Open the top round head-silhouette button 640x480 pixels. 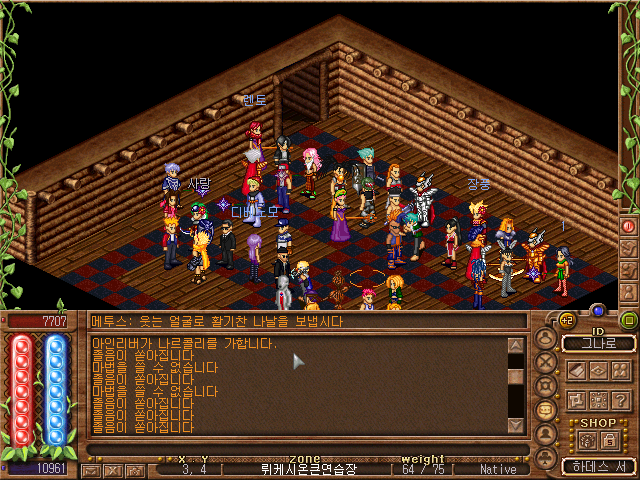pos(546,338)
